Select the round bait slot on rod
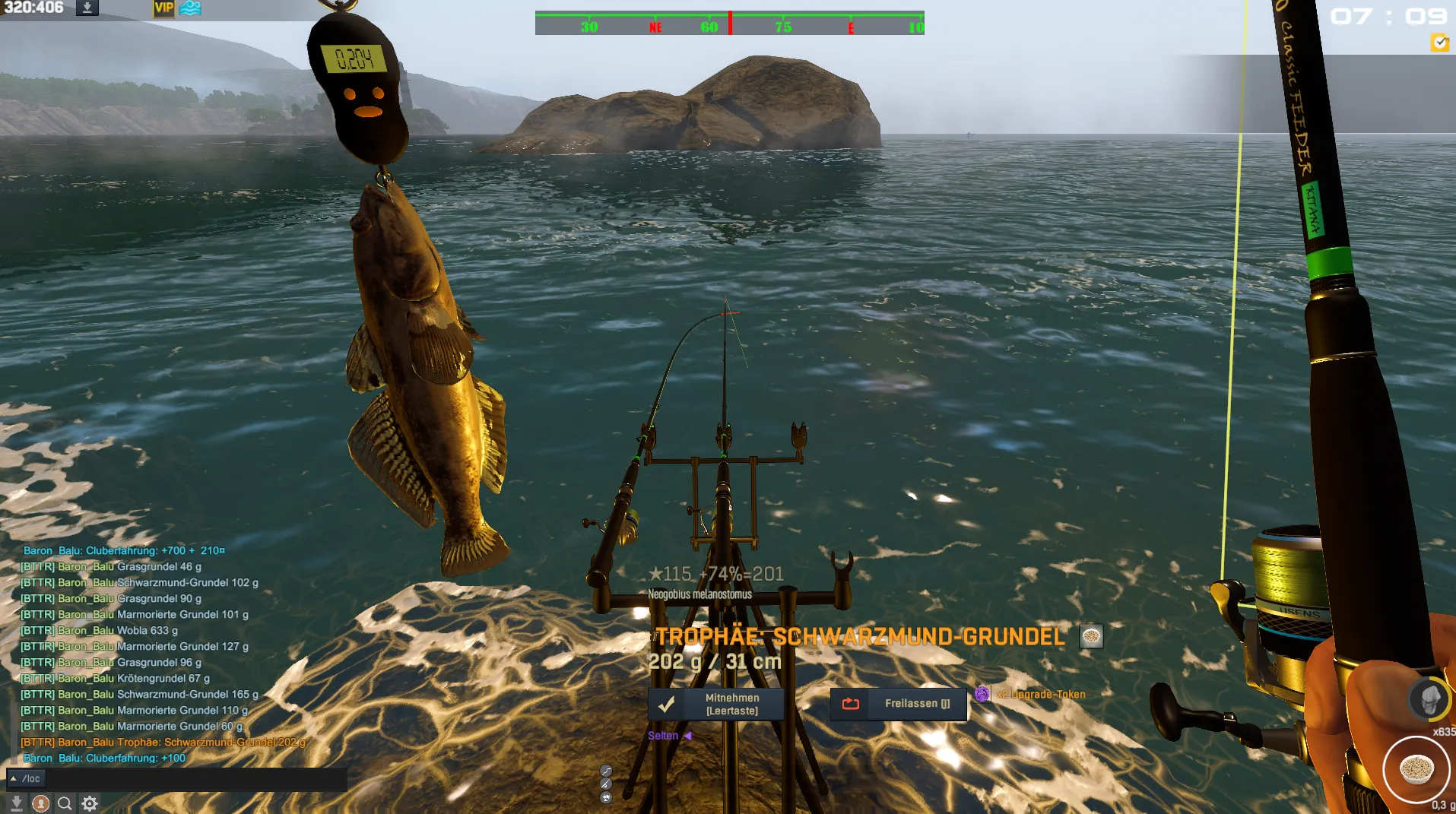This screenshot has height=814, width=1456. tap(1416, 770)
